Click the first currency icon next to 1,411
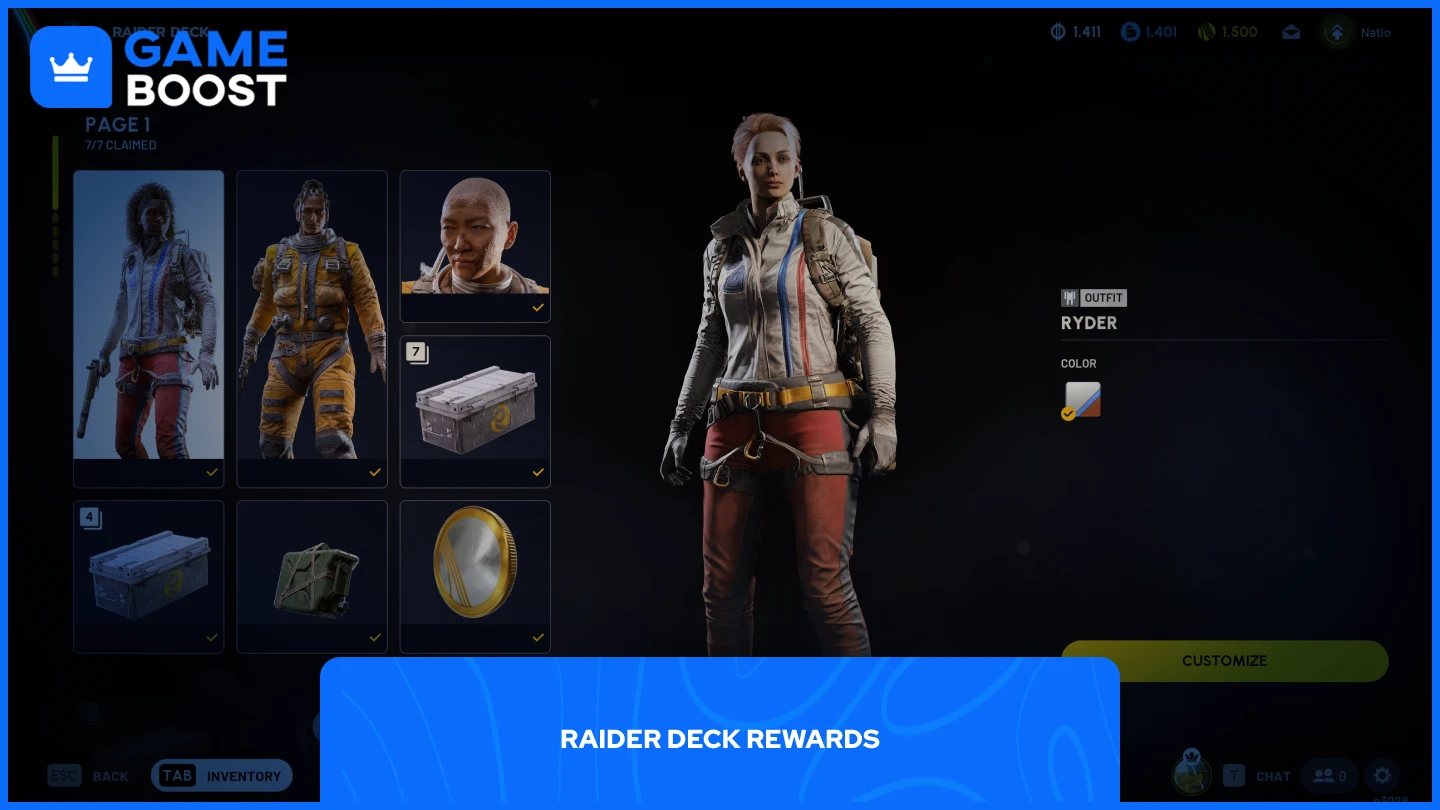1440x810 pixels. [1057, 32]
